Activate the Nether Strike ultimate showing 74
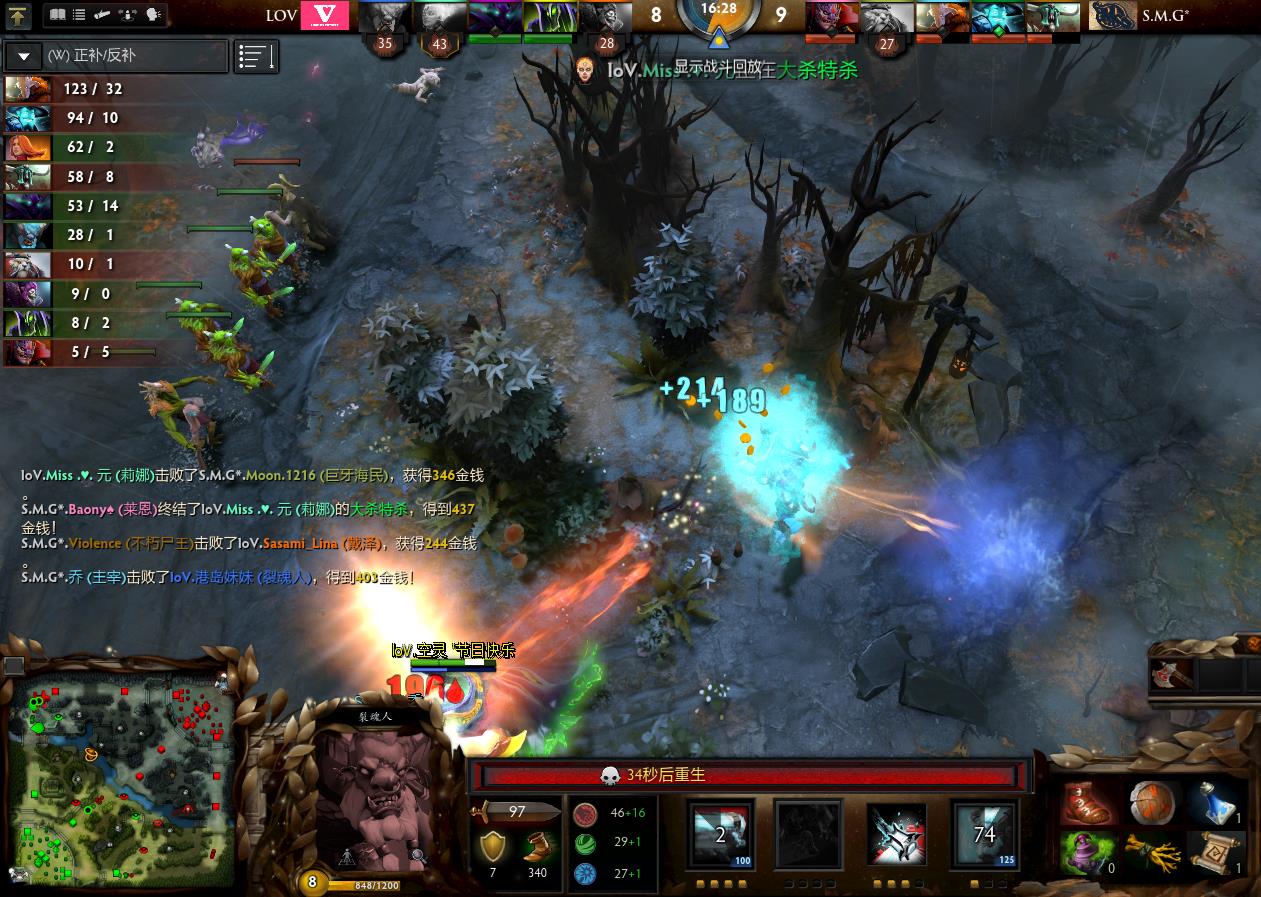The height and width of the screenshot is (897, 1261). pos(984,833)
